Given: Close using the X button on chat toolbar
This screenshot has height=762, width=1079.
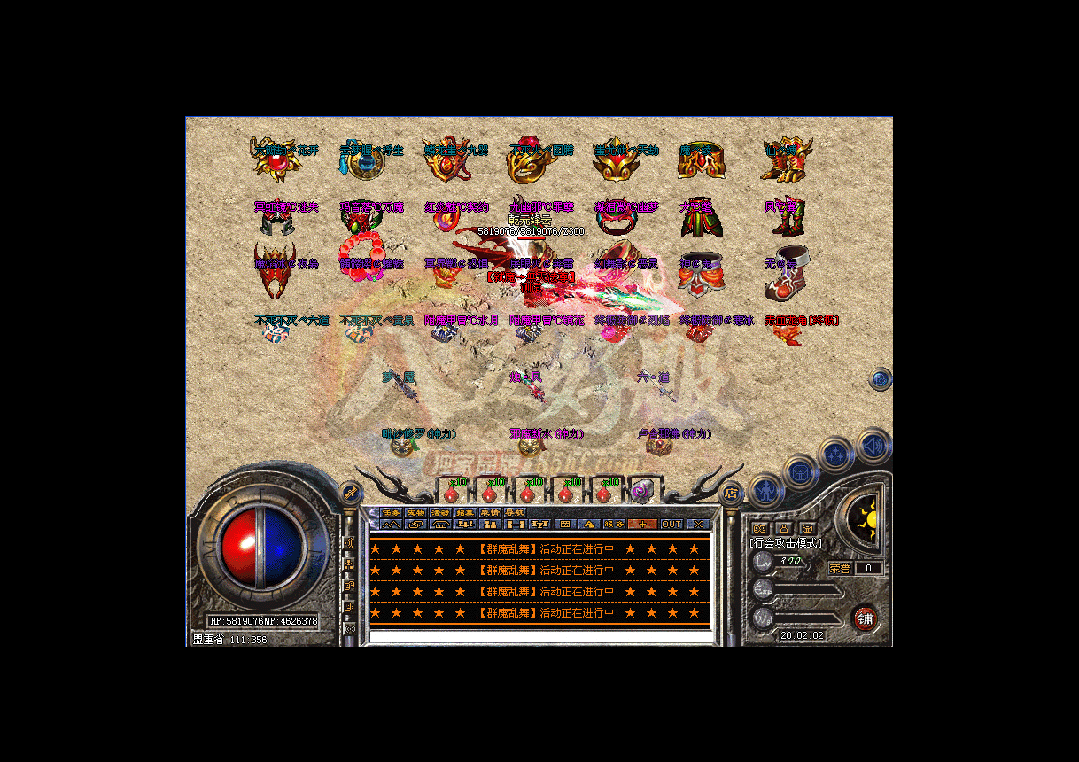Looking at the screenshot, I should (697, 524).
